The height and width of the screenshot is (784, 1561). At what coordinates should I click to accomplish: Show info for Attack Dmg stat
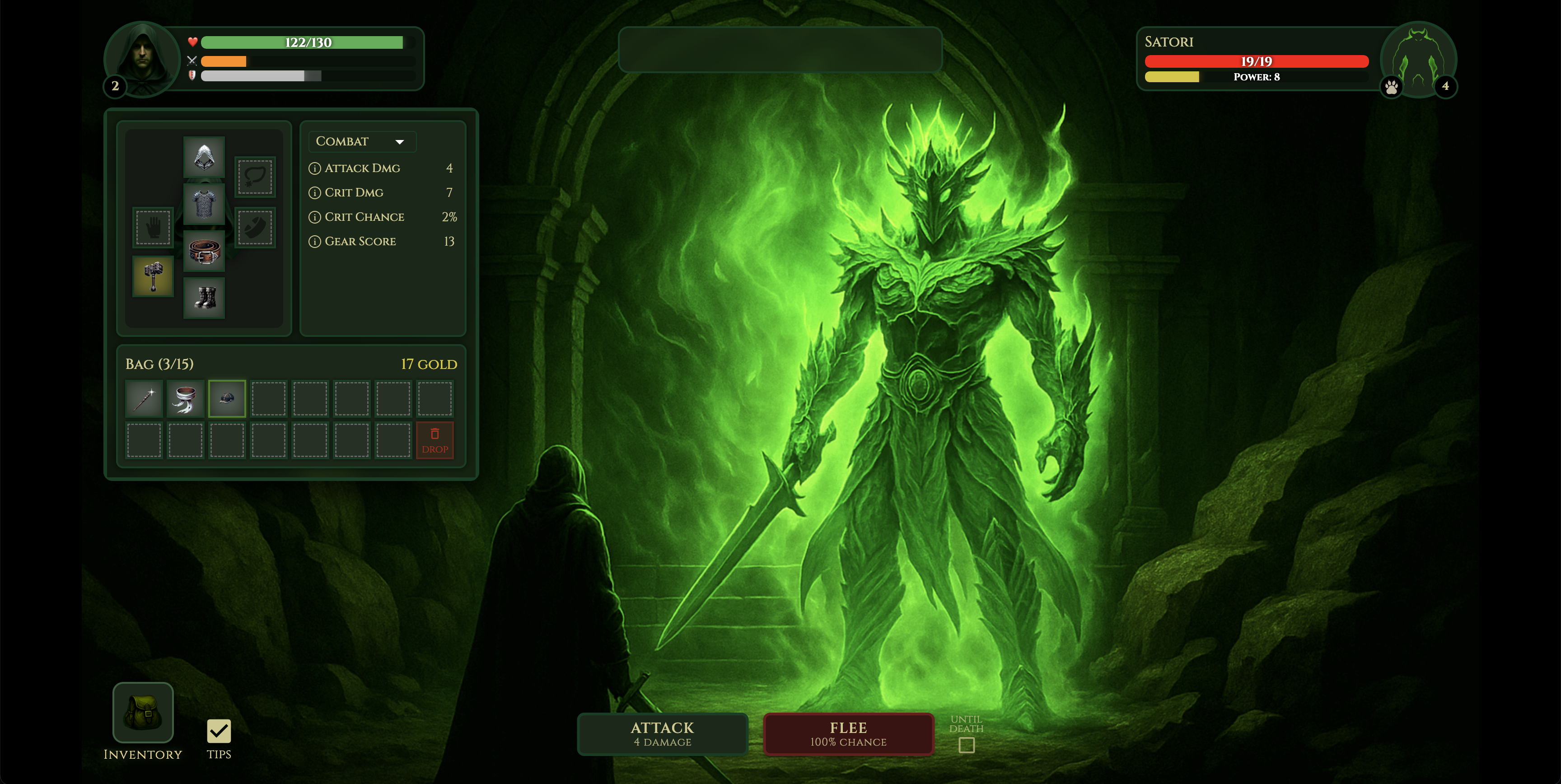click(x=314, y=168)
